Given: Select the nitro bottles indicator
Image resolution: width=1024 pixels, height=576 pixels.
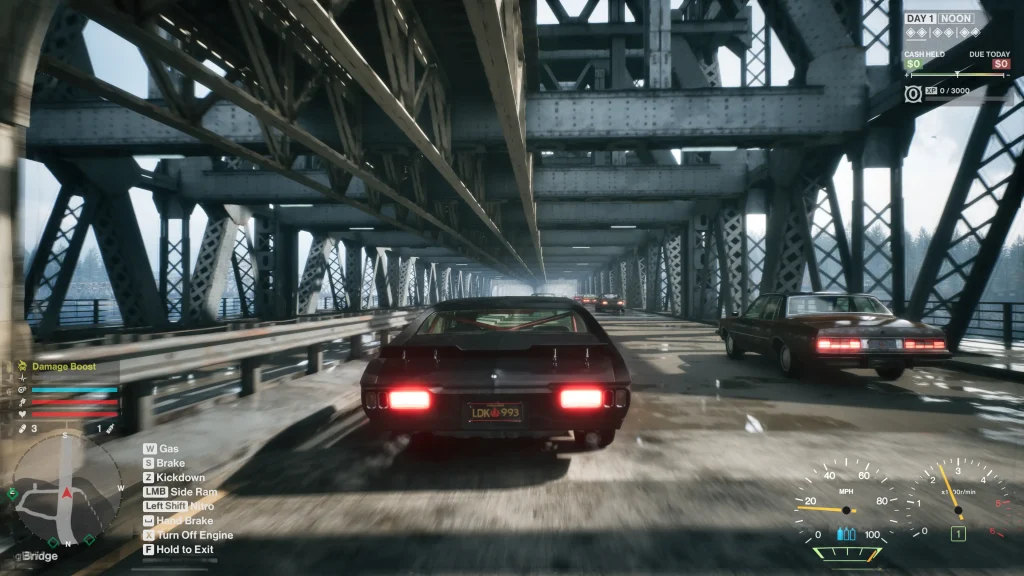Looking at the screenshot, I should click(846, 534).
